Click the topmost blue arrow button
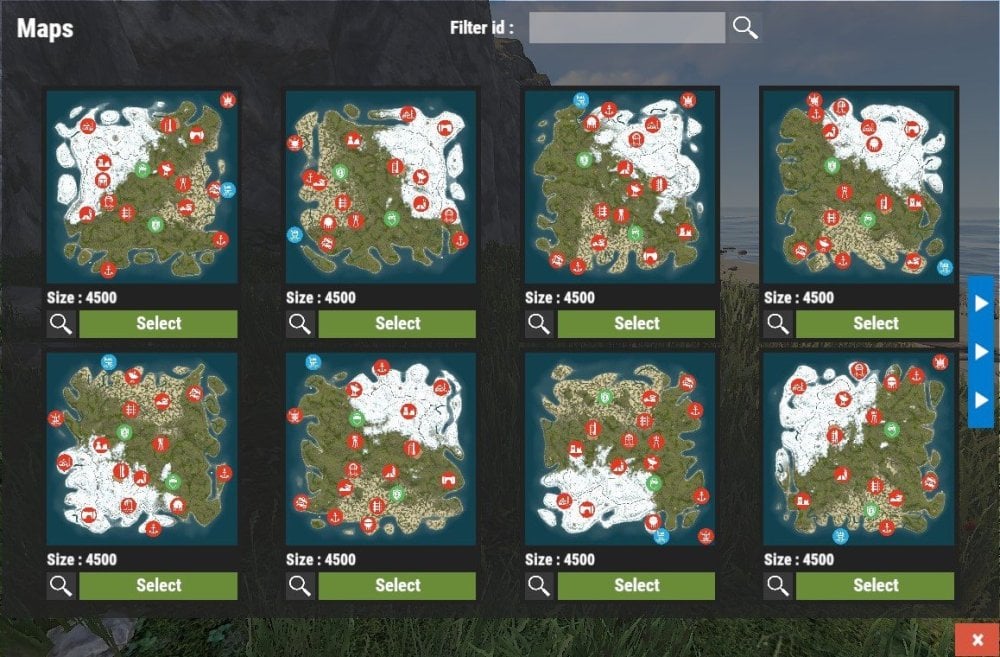 pyautogui.click(x=981, y=303)
